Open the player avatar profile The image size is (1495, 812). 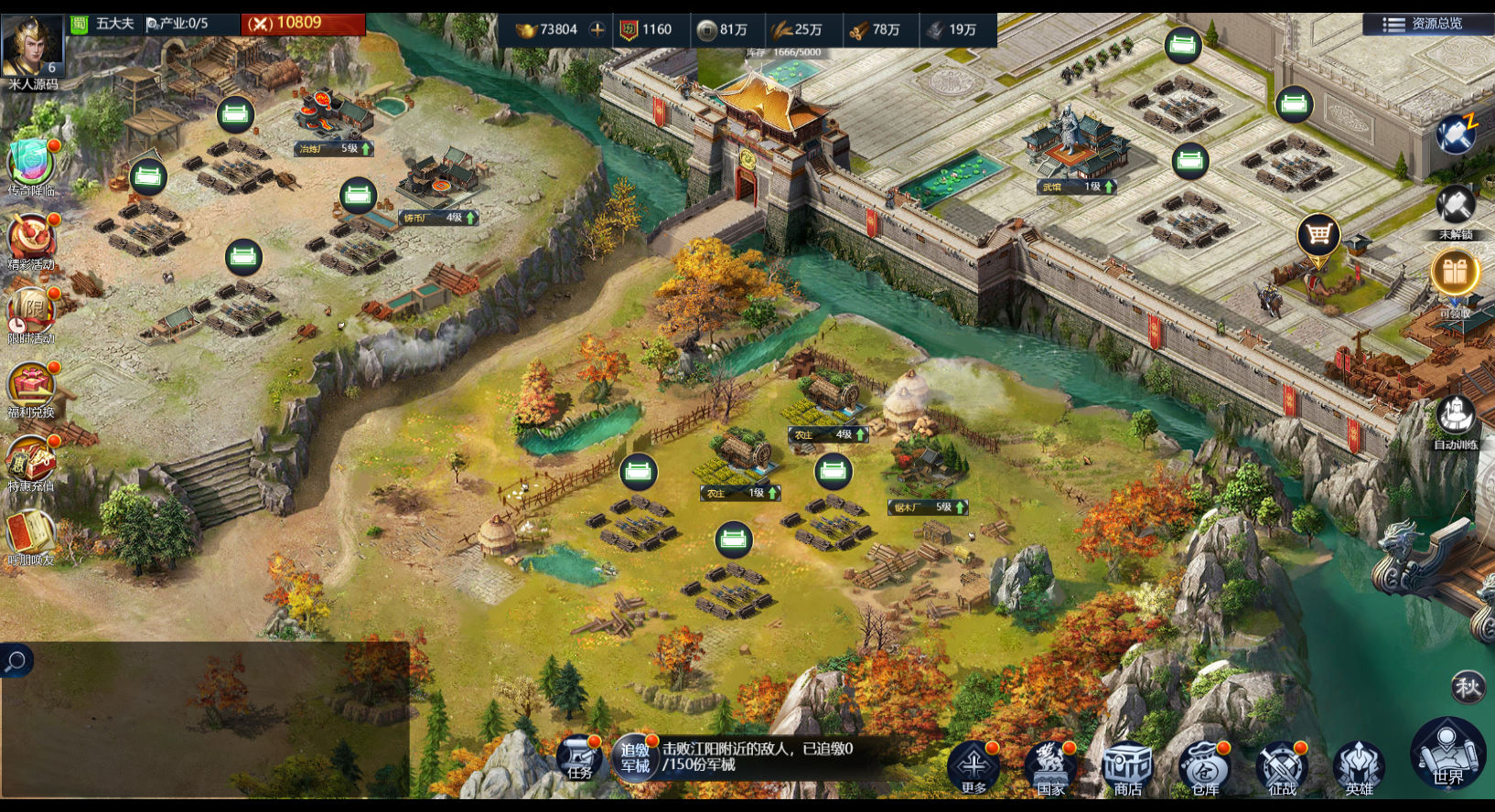pos(32,46)
